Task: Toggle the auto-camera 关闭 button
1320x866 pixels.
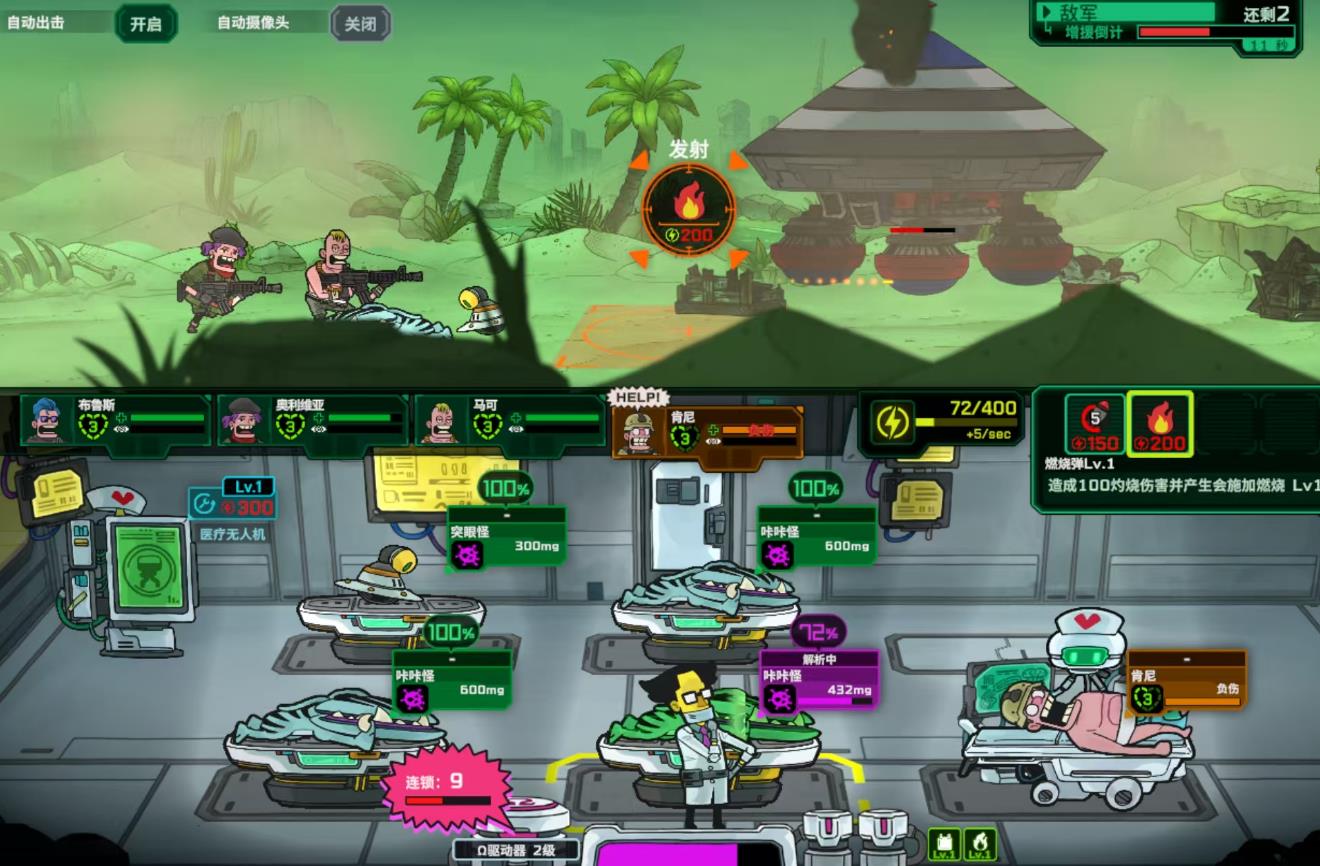Action: tap(360, 23)
